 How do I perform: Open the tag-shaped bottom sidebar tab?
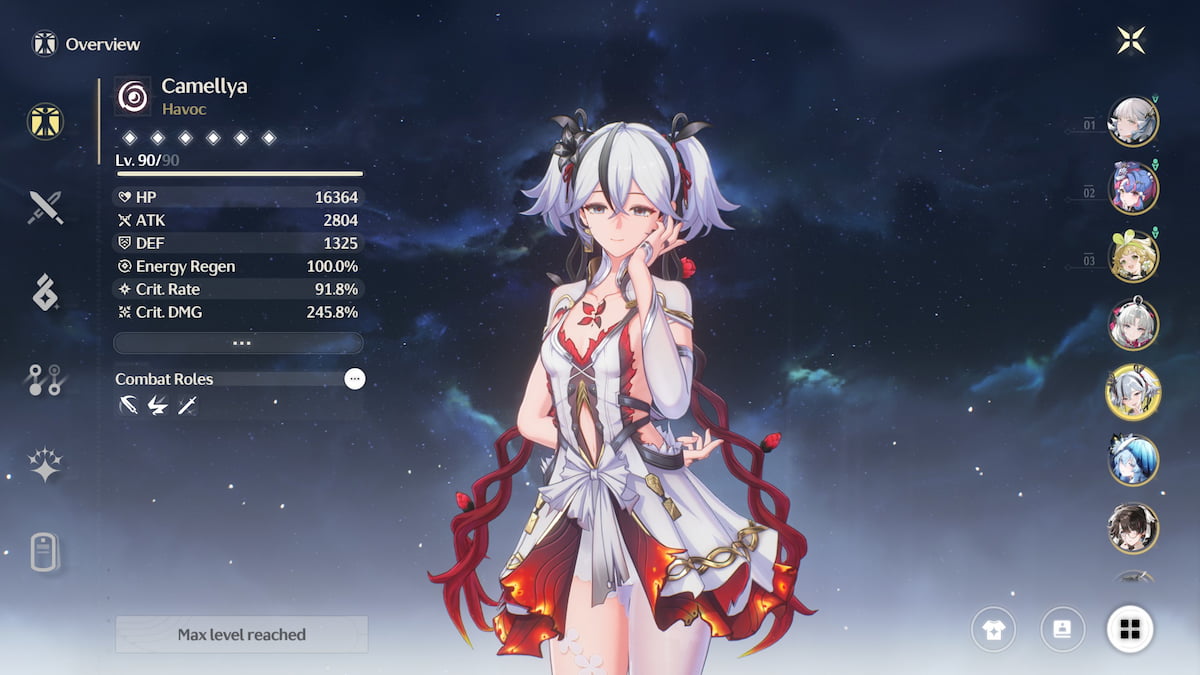[x=46, y=551]
